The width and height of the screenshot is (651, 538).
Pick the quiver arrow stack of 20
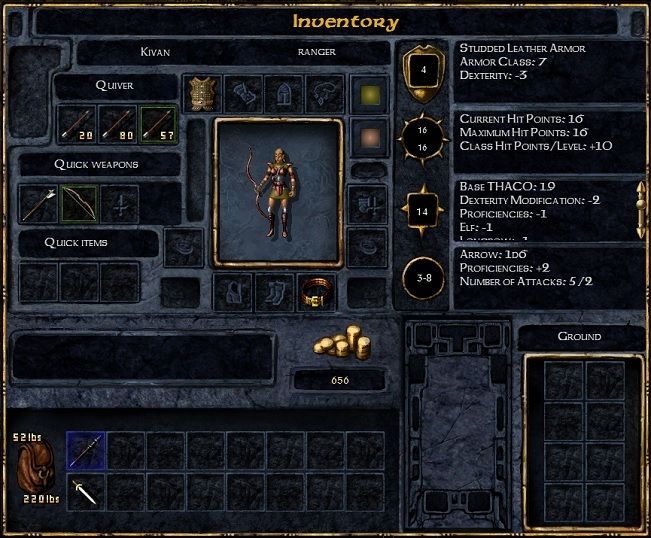(x=76, y=123)
